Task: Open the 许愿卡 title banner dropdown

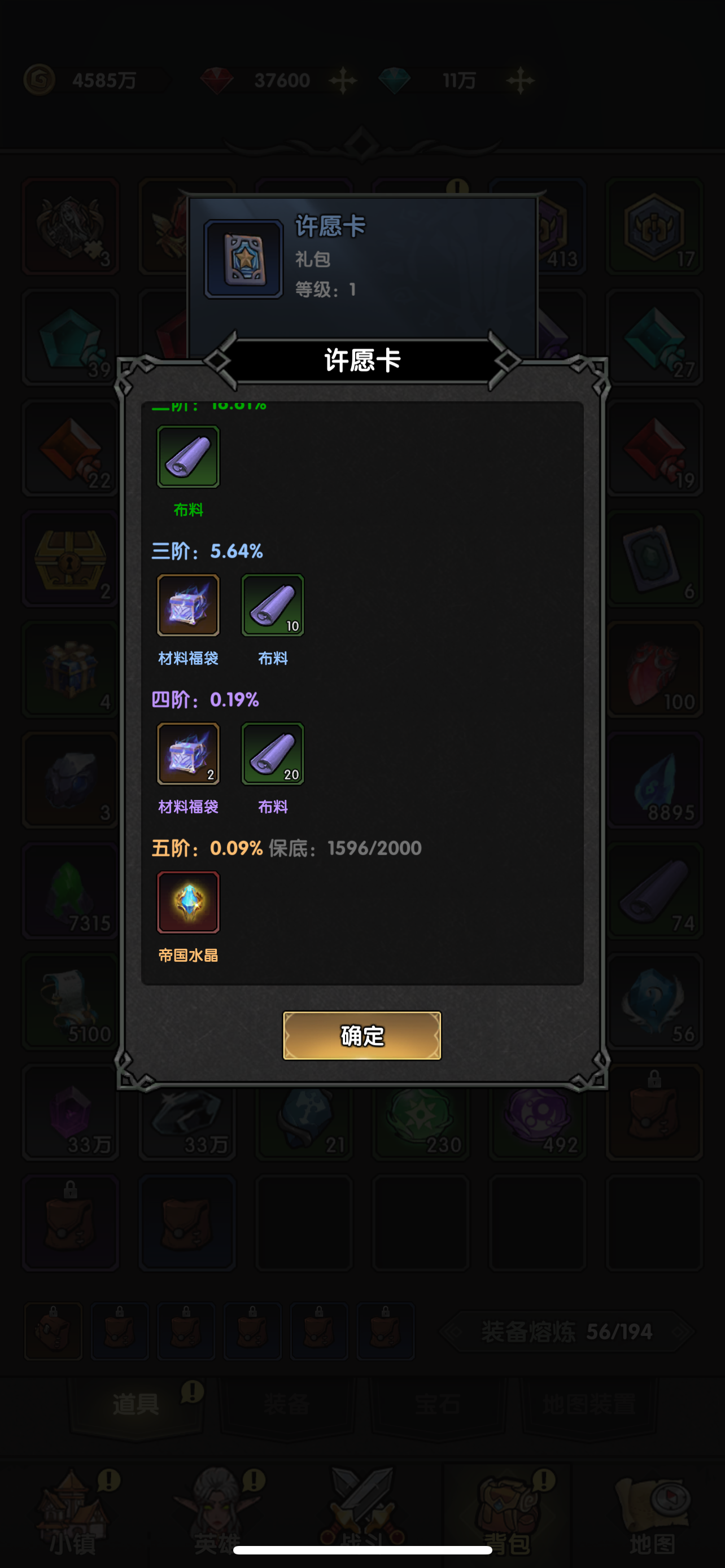Action: pos(361,361)
